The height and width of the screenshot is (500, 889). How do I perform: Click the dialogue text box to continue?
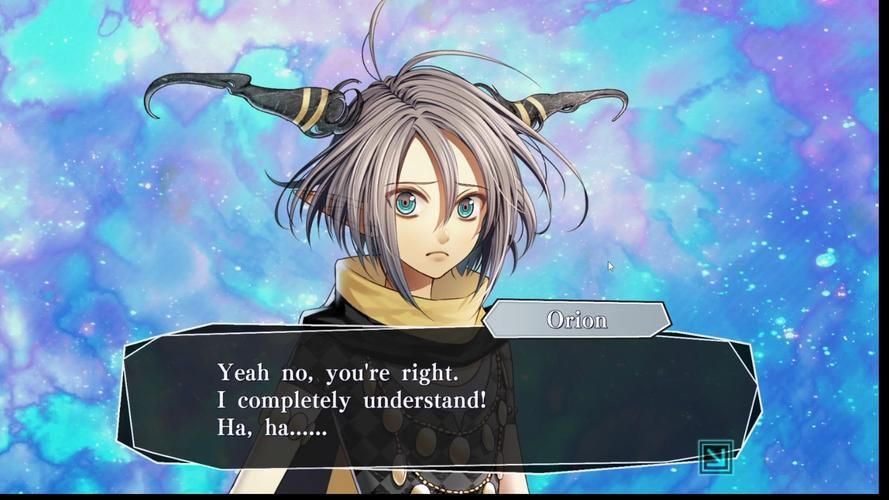coord(440,402)
